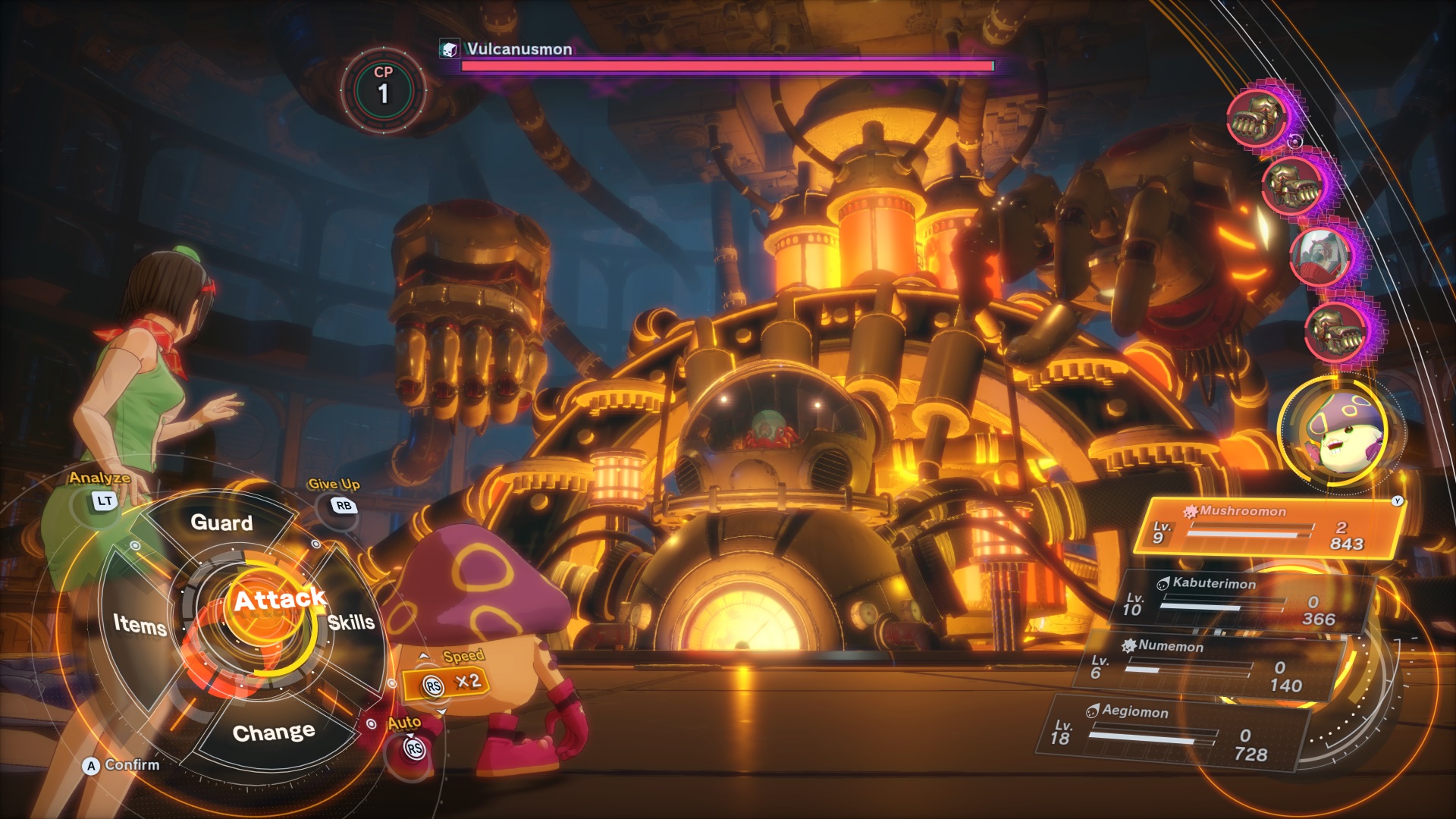Screen dimensions: 1456x819
Task: Click Mushroomon's active turn portrait
Action: (1340, 431)
